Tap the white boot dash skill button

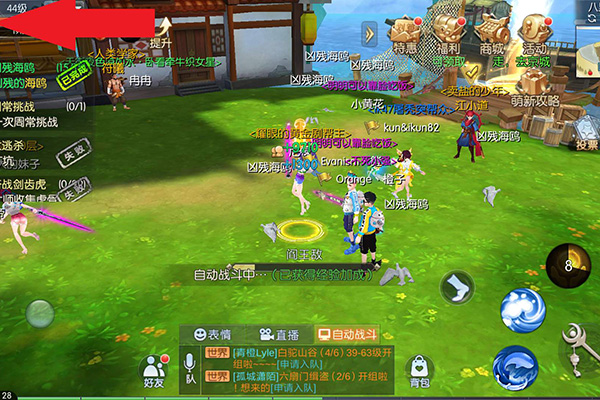457,288
